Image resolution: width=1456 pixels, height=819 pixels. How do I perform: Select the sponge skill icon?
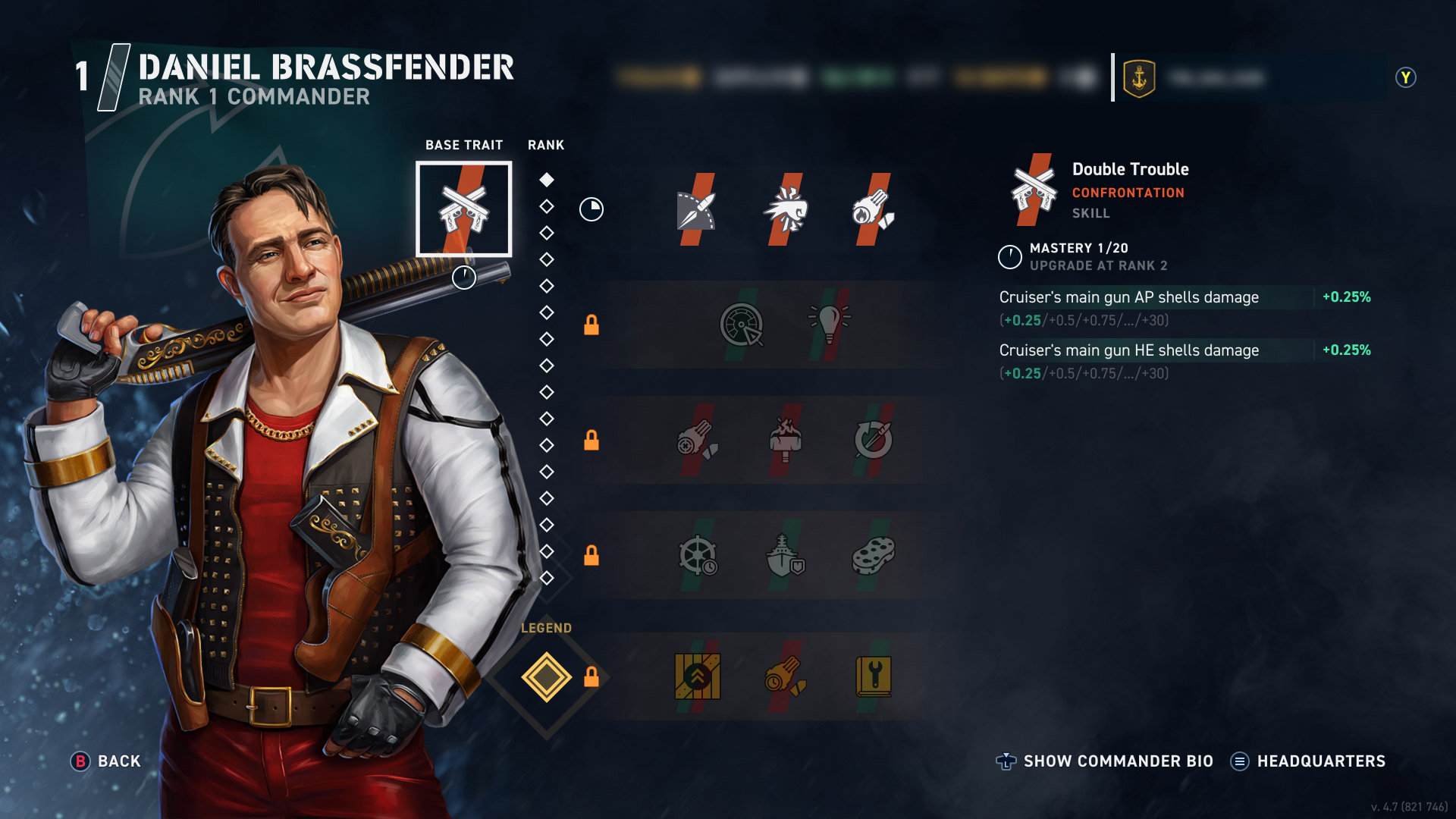coord(873,556)
